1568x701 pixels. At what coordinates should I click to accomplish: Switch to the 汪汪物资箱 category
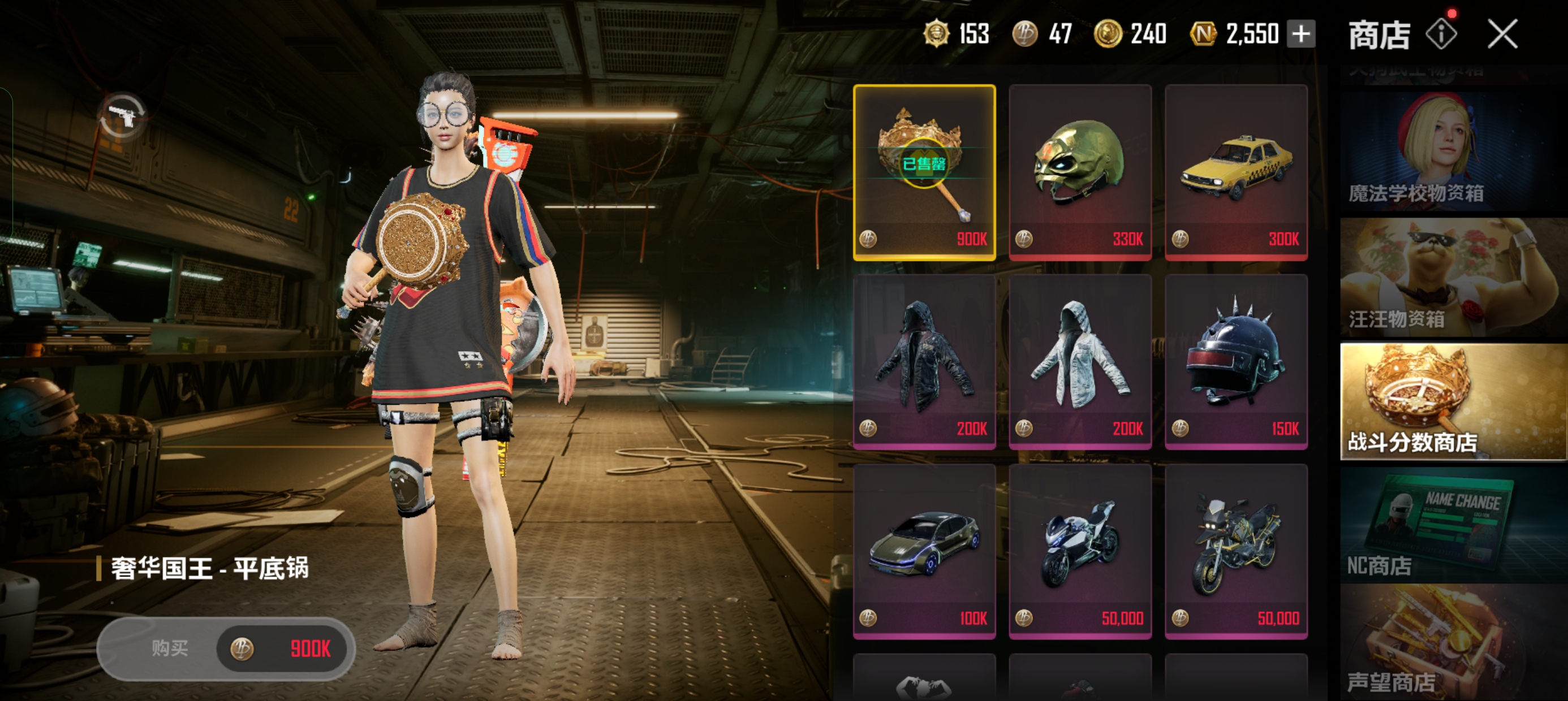click(1453, 278)
